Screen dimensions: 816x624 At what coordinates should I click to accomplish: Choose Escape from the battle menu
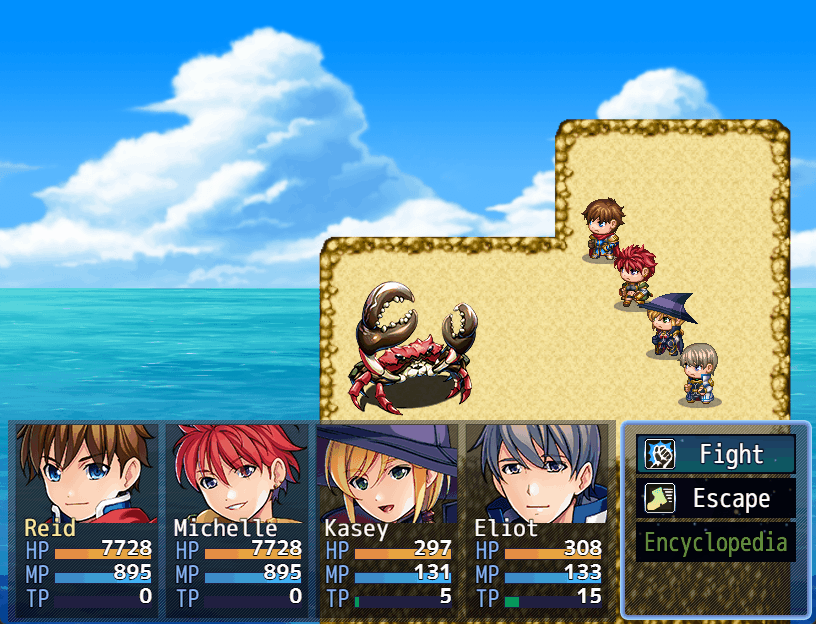[x=716, y=499]
